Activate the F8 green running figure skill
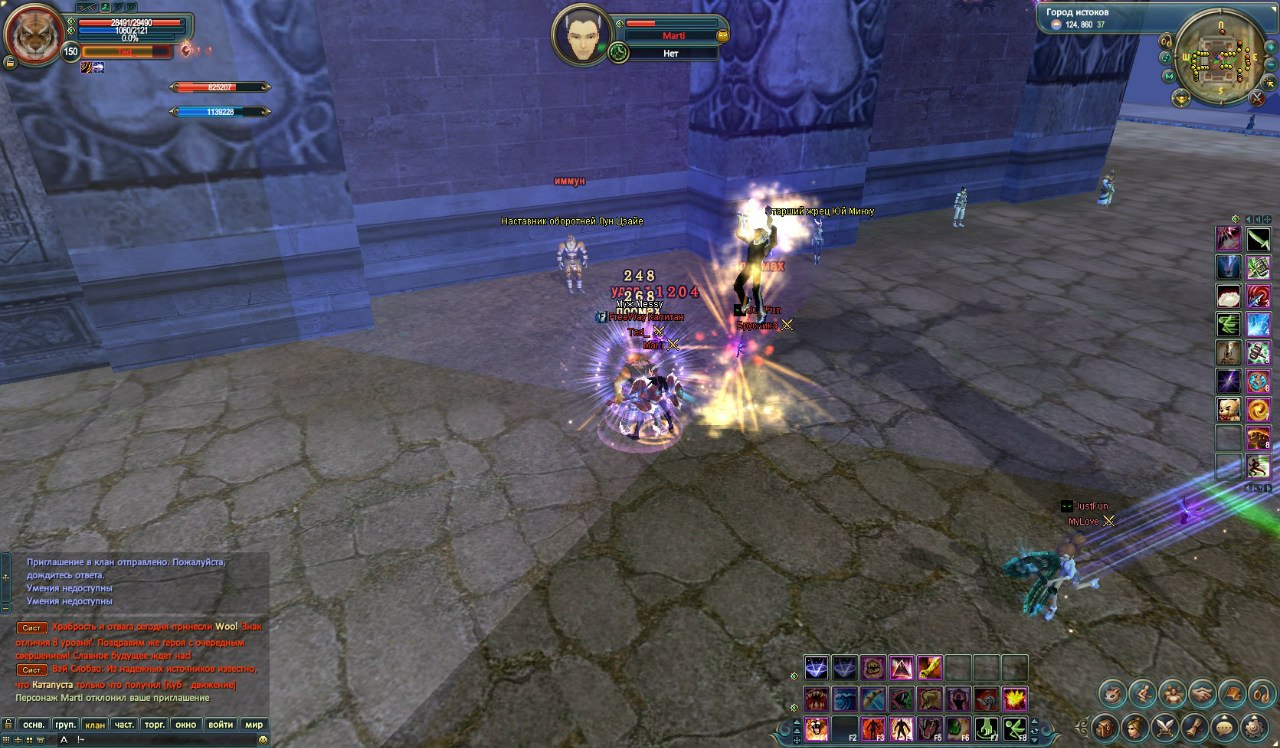This screenshot has width=1280, height=748. [x=1015, y=728]
